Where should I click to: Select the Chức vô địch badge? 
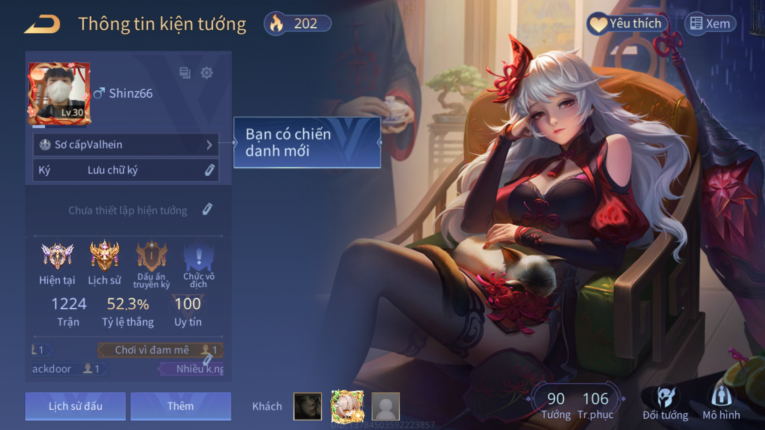click(198, 262)
